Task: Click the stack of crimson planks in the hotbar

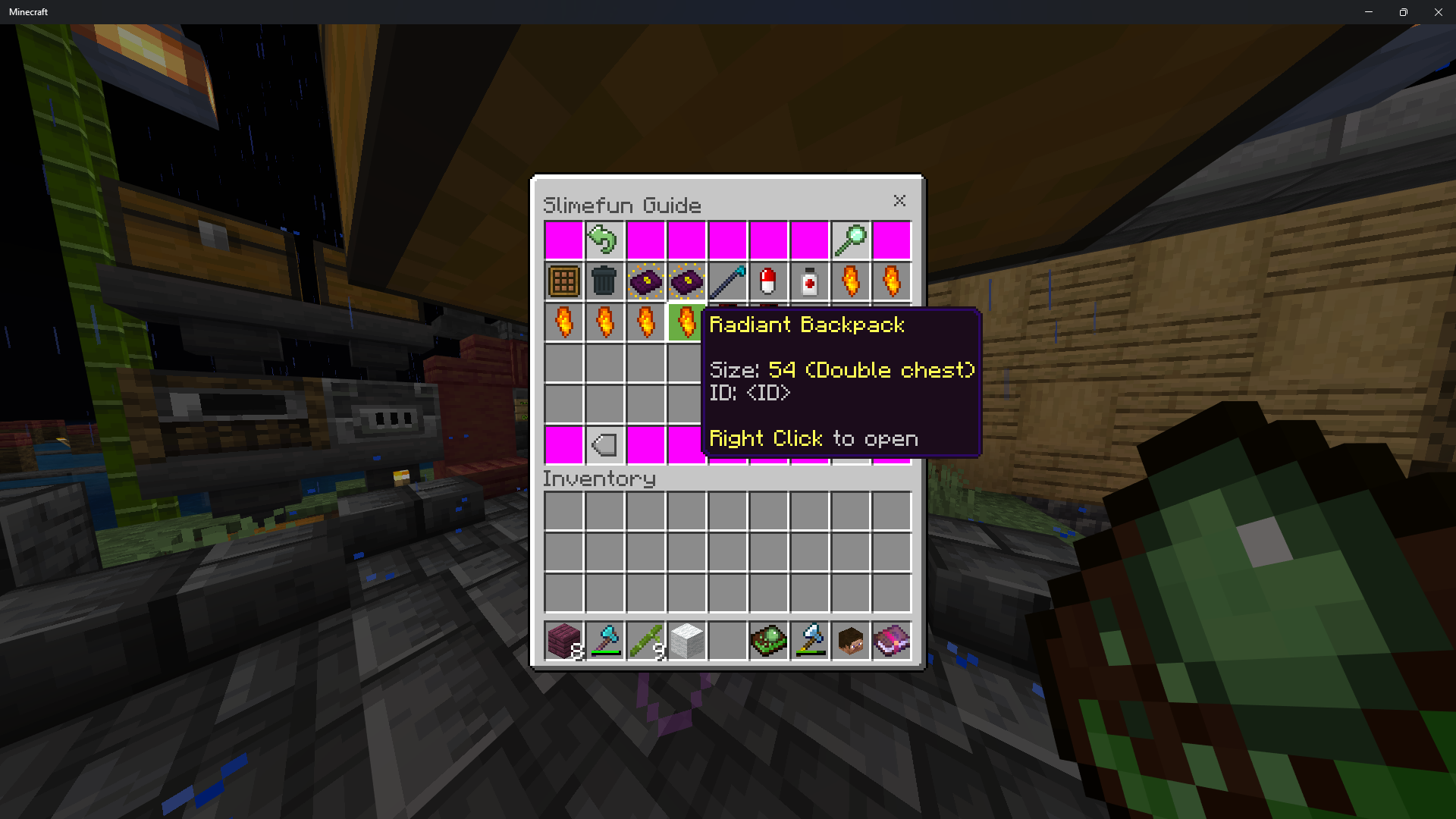Action: point(563,641)
